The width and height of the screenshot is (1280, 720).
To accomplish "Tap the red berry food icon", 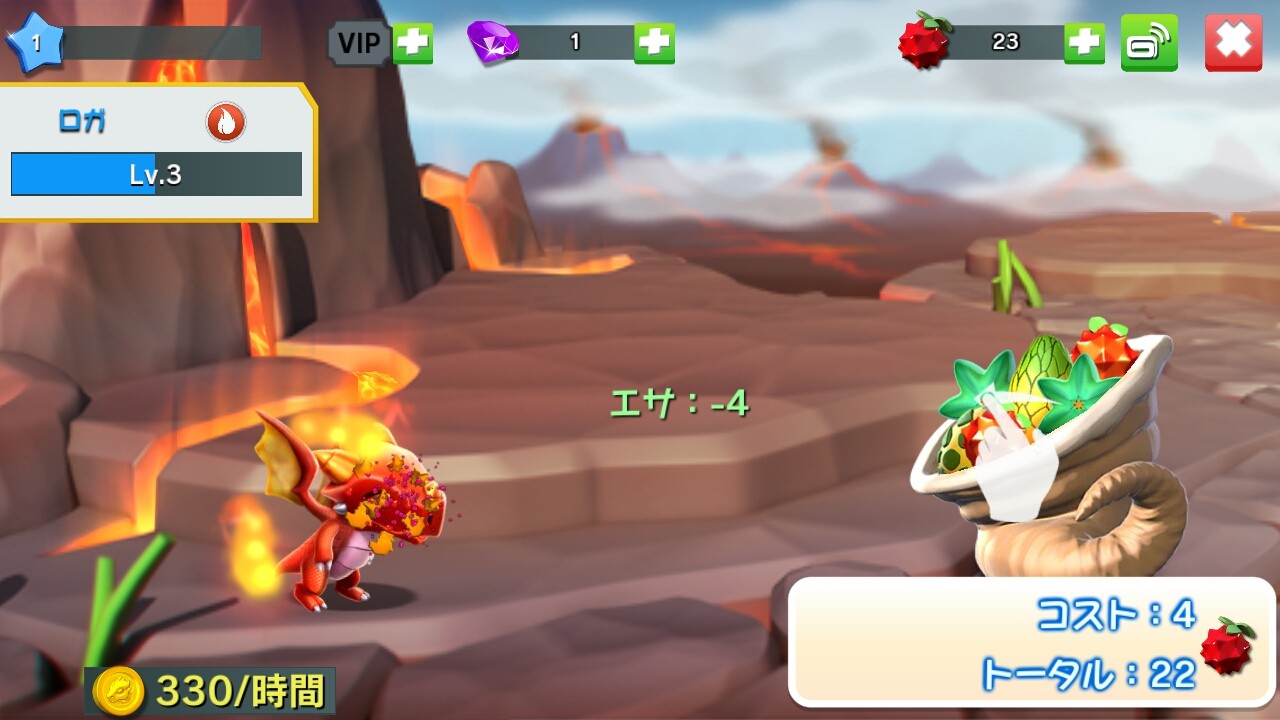I will click(924, 42).
